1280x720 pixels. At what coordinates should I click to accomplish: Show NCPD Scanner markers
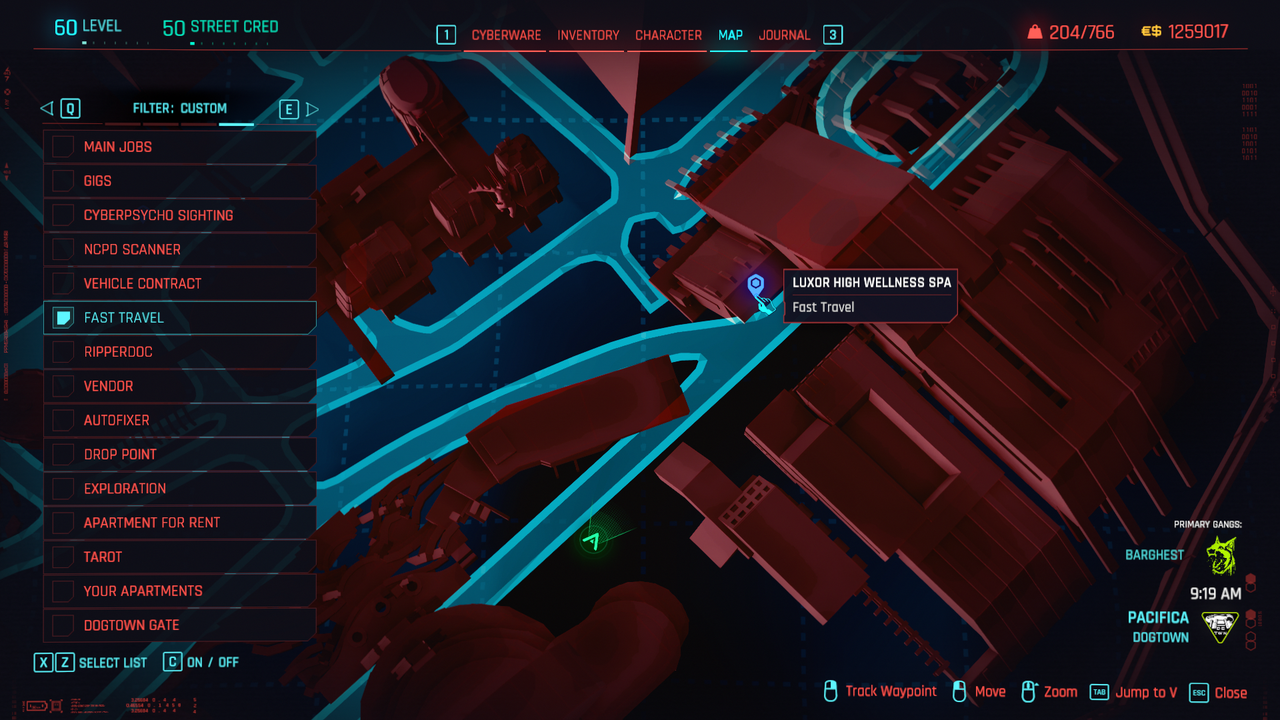[x=63, y=249]
